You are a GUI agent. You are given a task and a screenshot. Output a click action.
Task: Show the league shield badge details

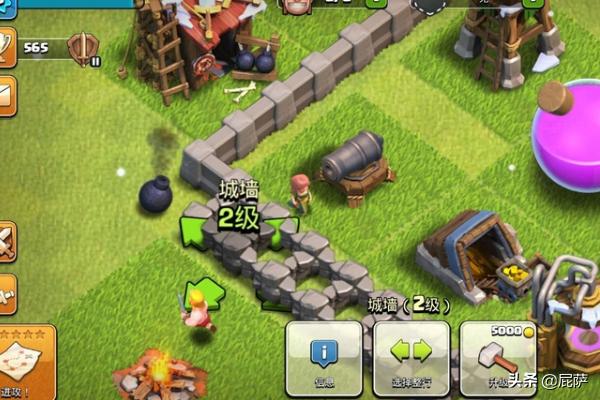pyautogui.click(x=83, y=47)
